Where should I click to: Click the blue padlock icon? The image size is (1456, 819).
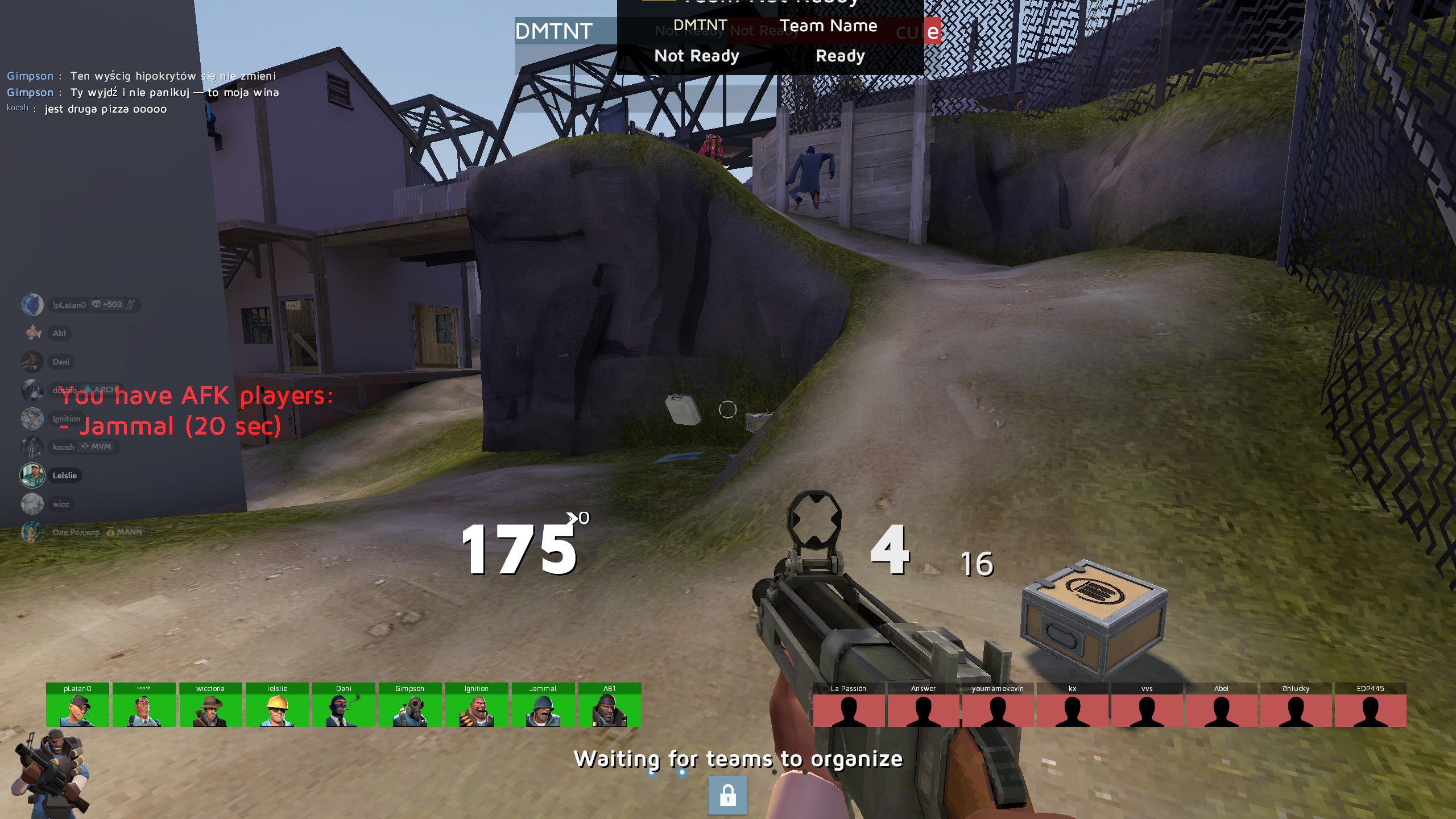(727, 795)
